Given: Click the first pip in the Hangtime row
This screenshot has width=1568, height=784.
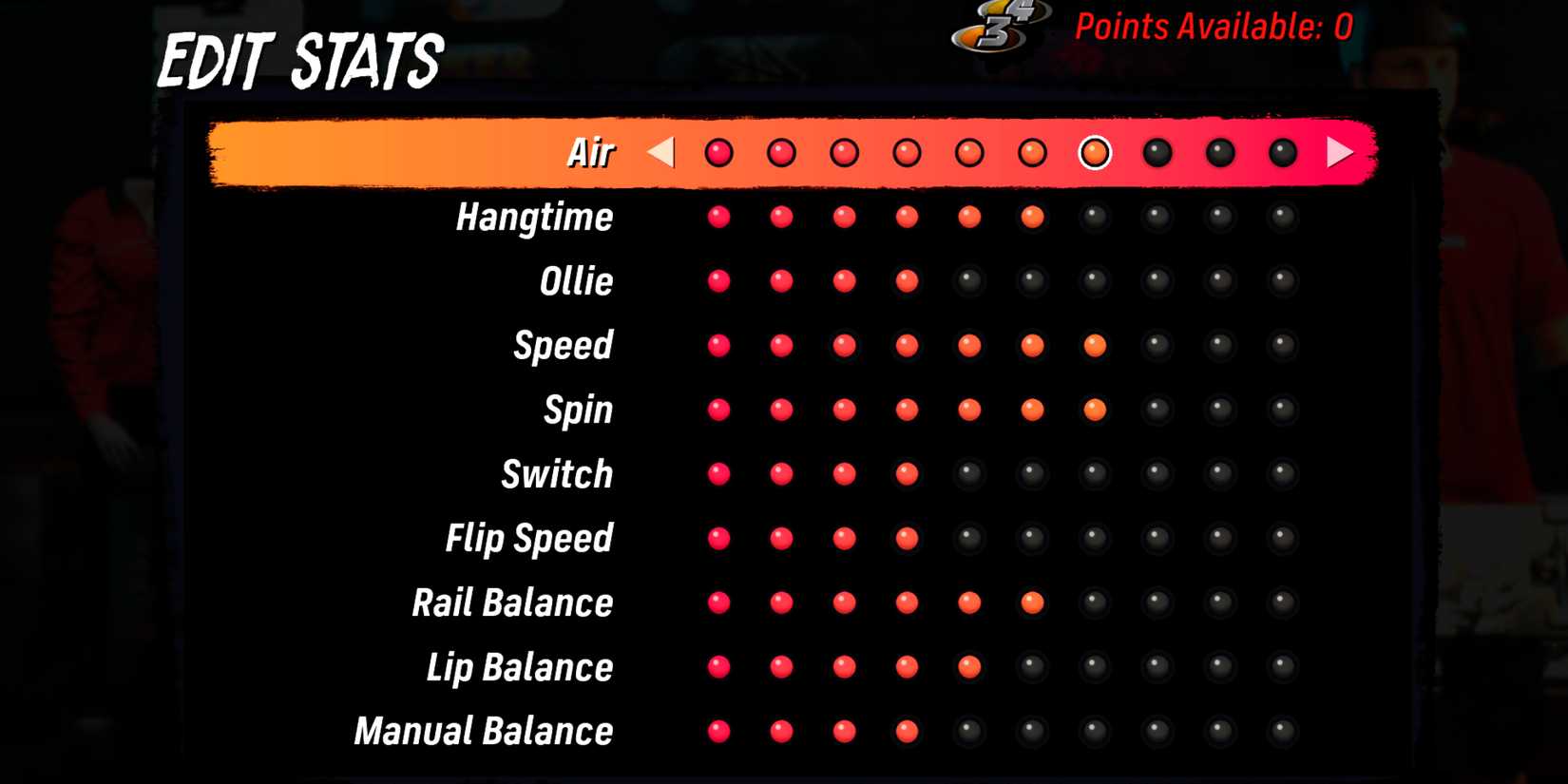Looking at the screenshot, I should pyautogui.click(x=719, y=217).
